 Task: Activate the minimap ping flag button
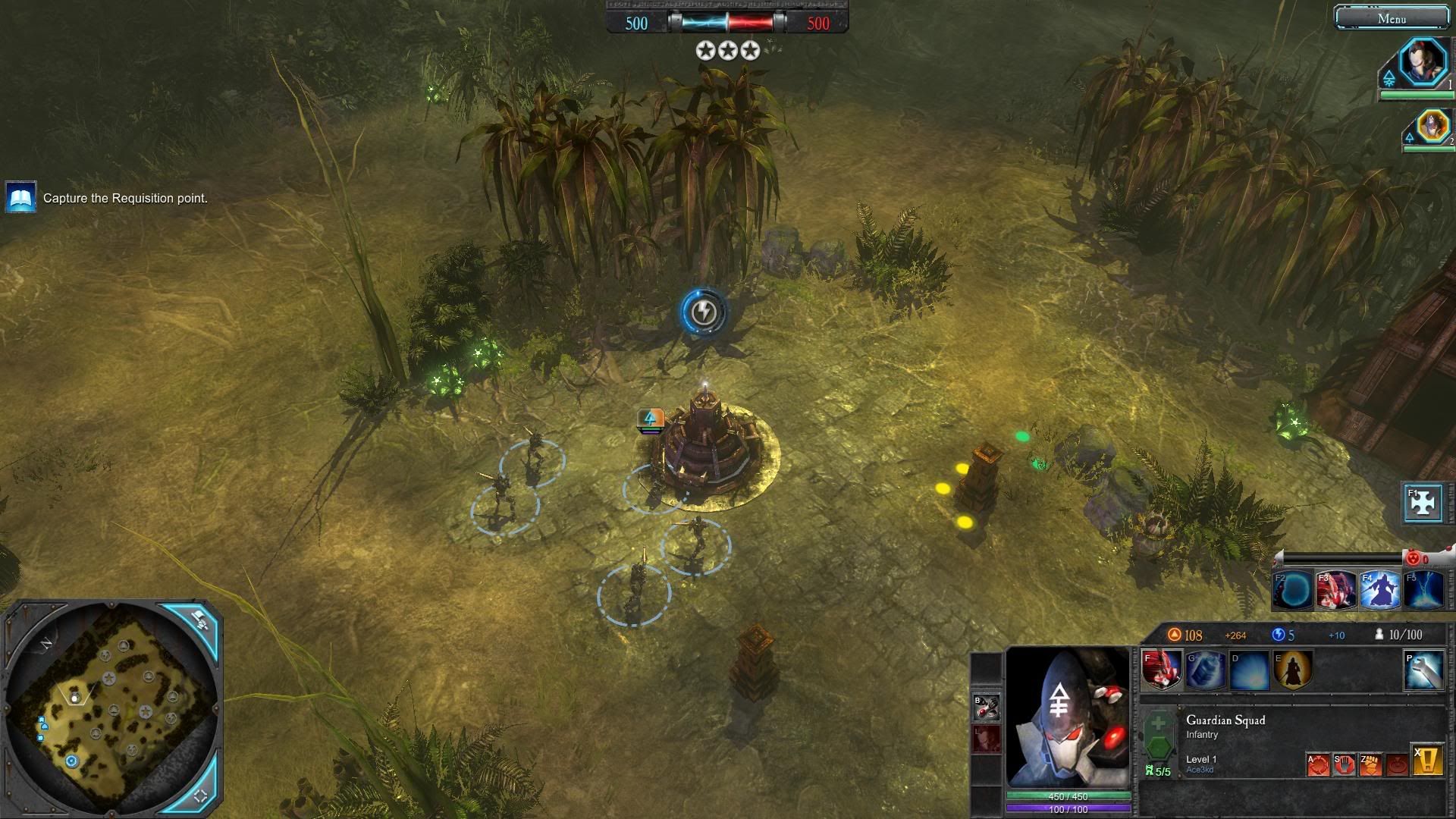(200, 621)
